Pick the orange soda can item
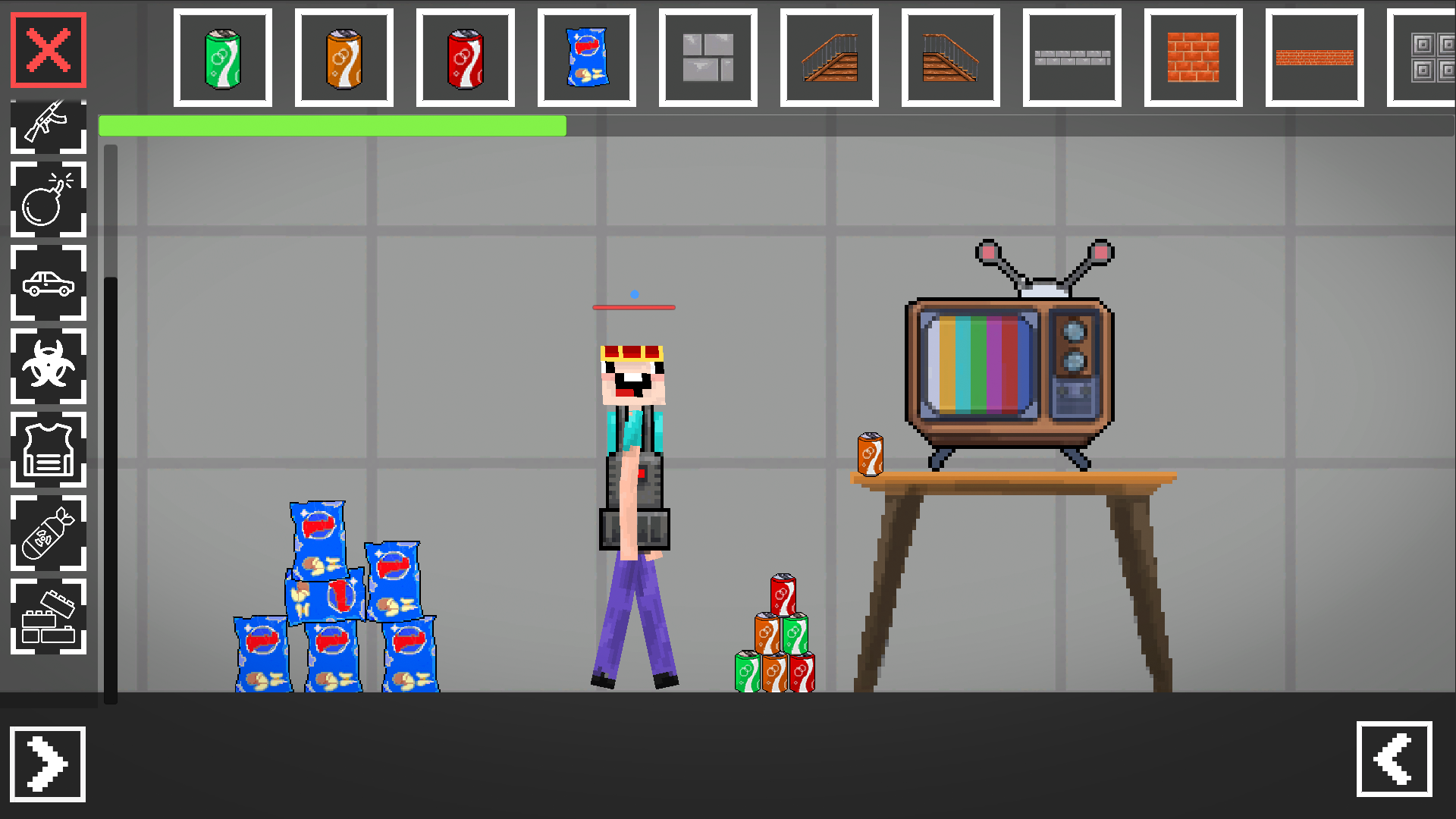The height and width of the screenshot is (819, 1456). [345, 56]
